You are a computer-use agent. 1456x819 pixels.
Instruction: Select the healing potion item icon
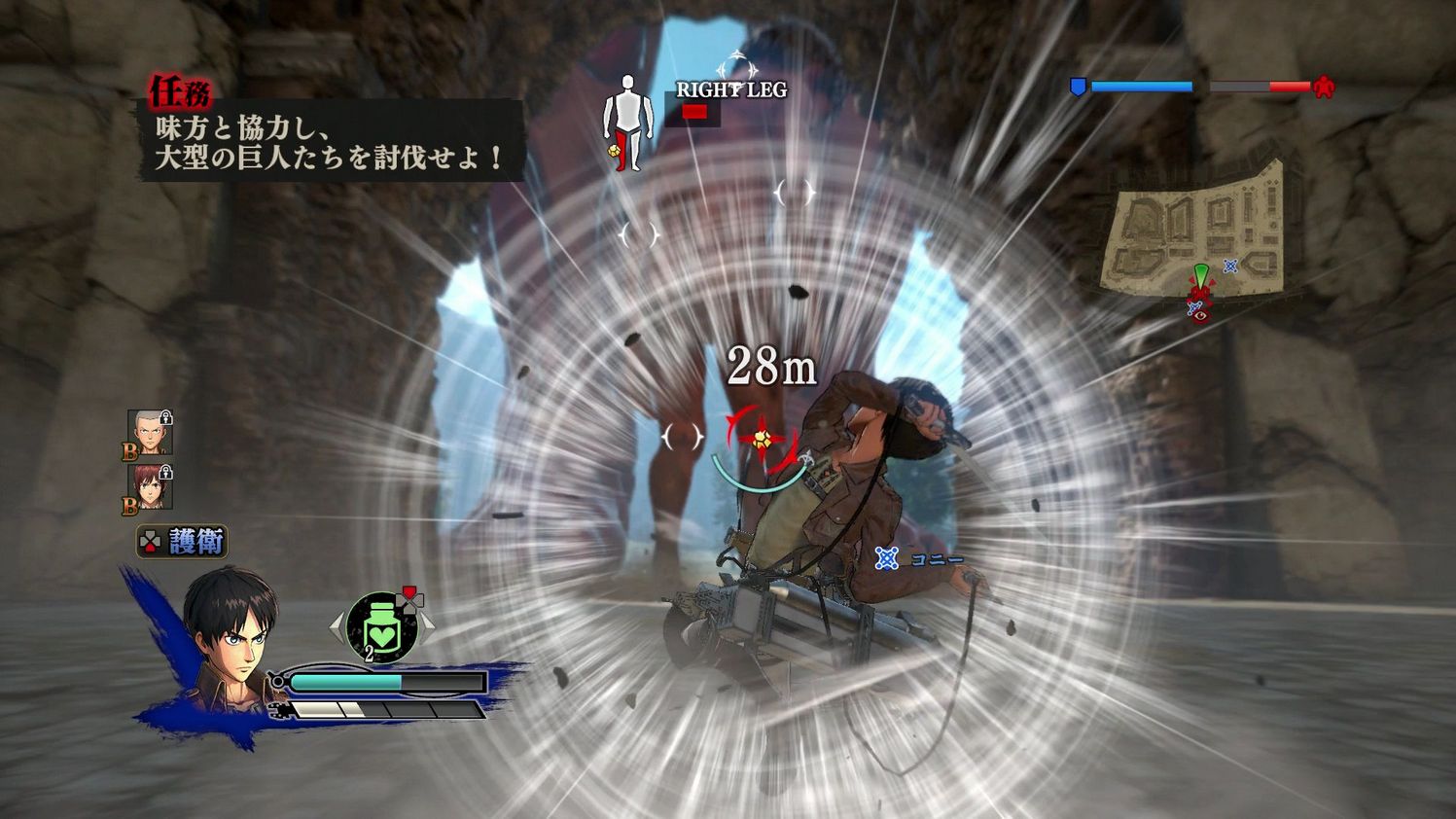point(384,626)
